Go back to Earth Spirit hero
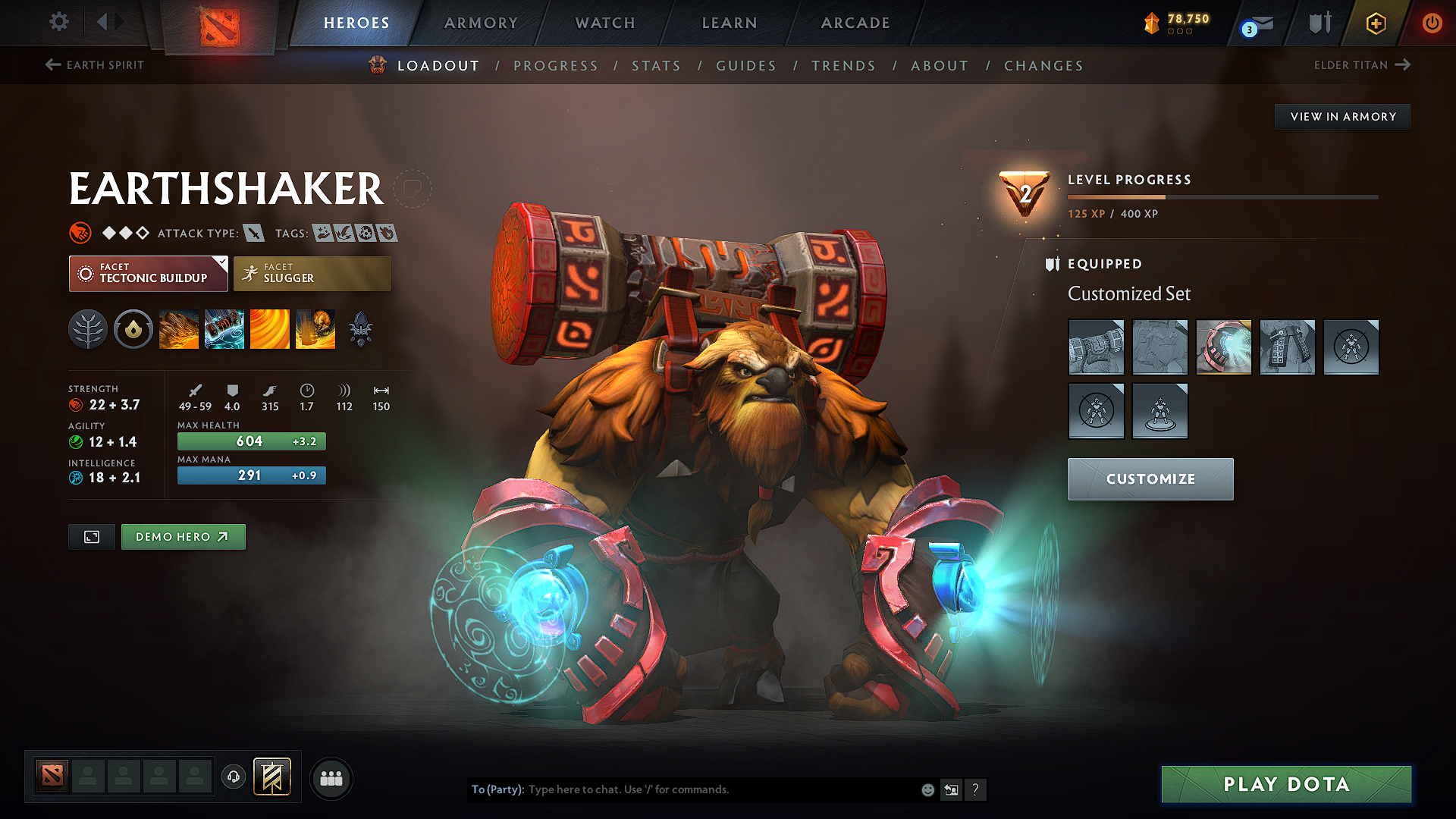This screenshot has width=1456, height=819. 94,65
